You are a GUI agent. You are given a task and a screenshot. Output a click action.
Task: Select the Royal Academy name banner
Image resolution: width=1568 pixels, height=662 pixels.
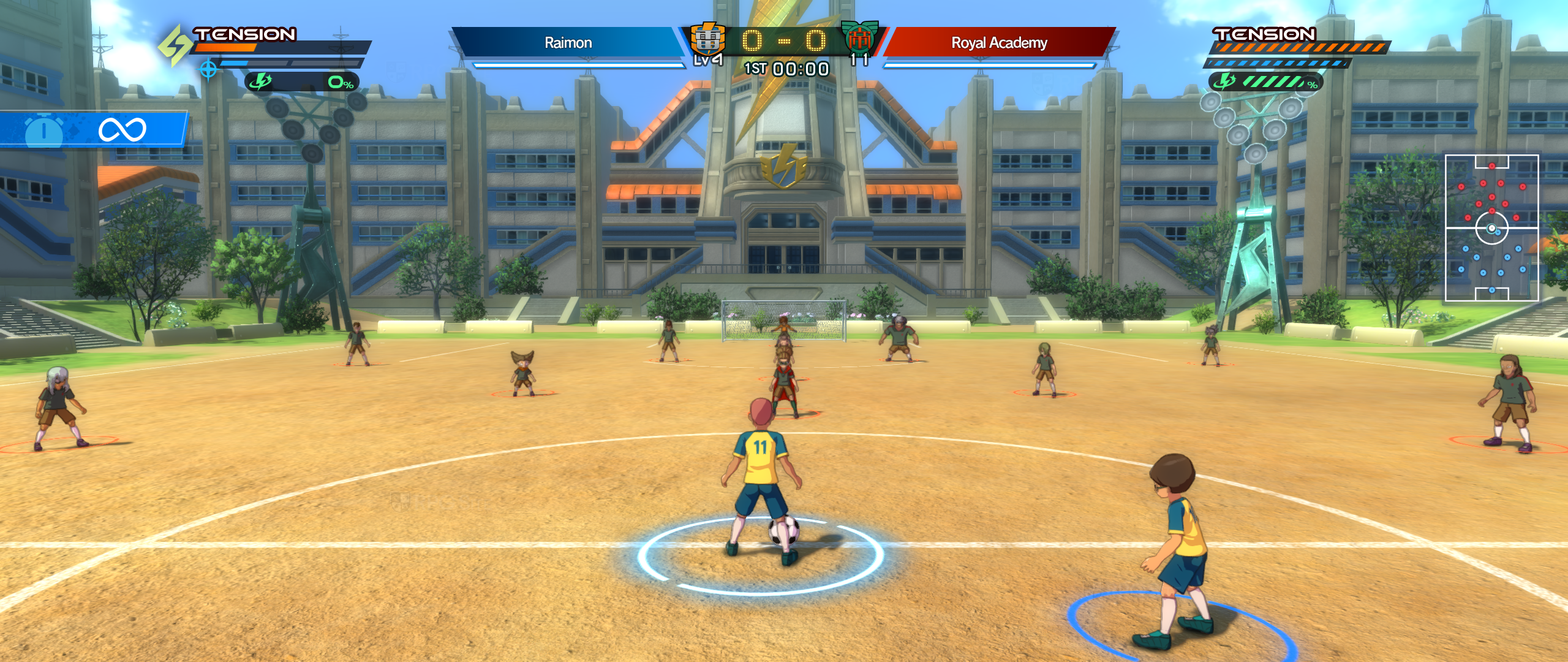(999, 42)
